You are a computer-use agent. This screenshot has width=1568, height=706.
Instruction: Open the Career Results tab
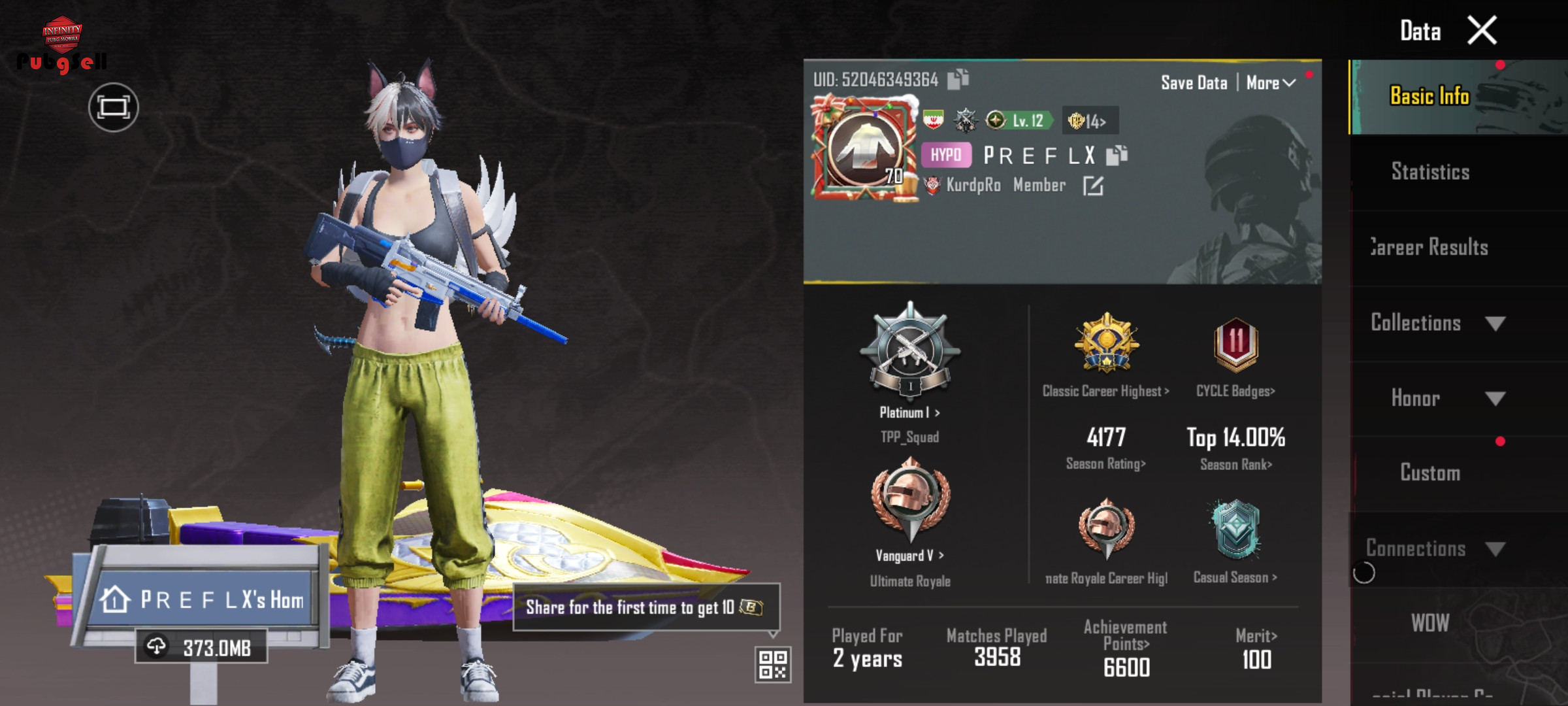[1429, 247]
